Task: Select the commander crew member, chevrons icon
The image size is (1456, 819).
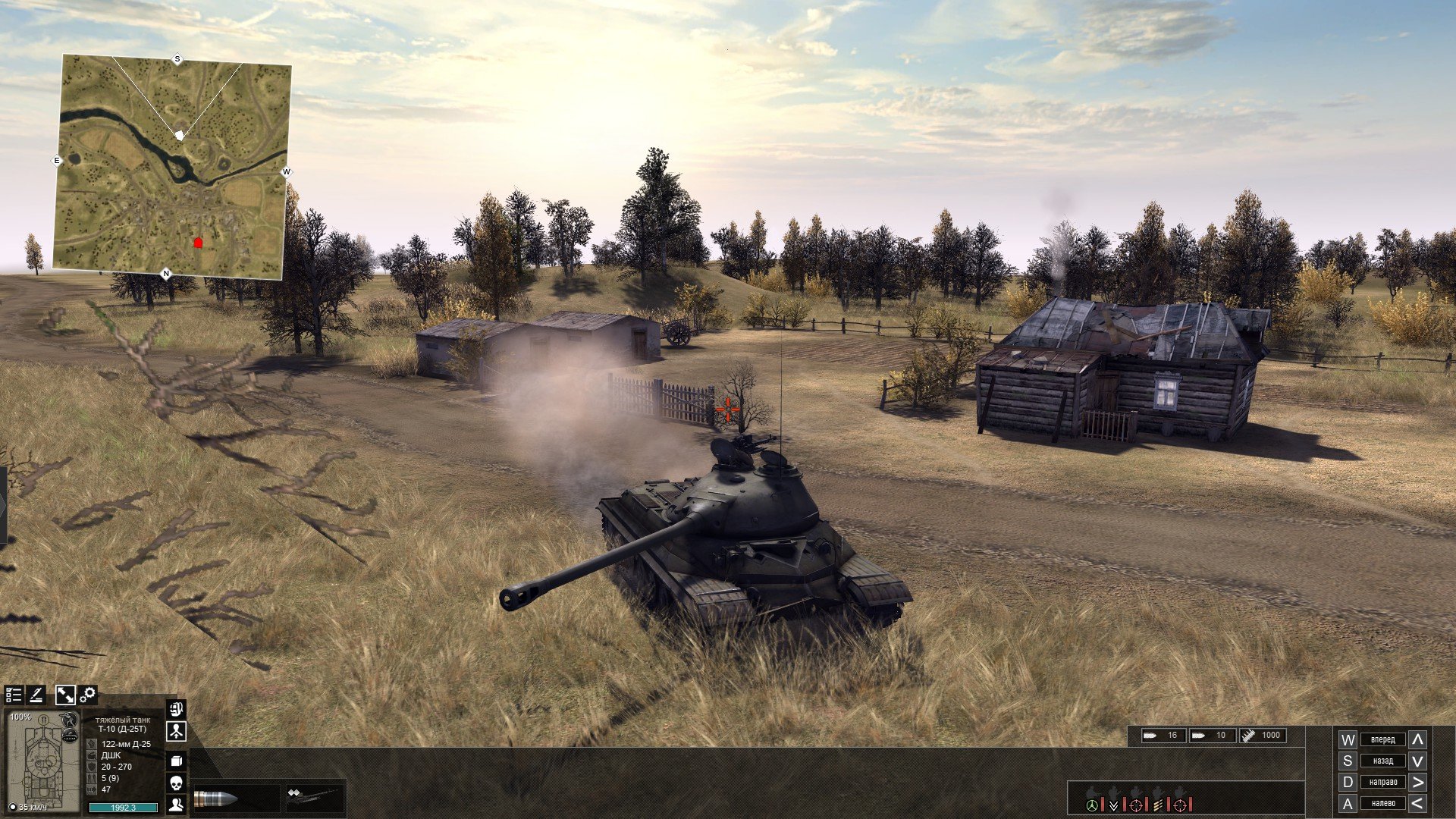Action: (x=1113, y=804)
